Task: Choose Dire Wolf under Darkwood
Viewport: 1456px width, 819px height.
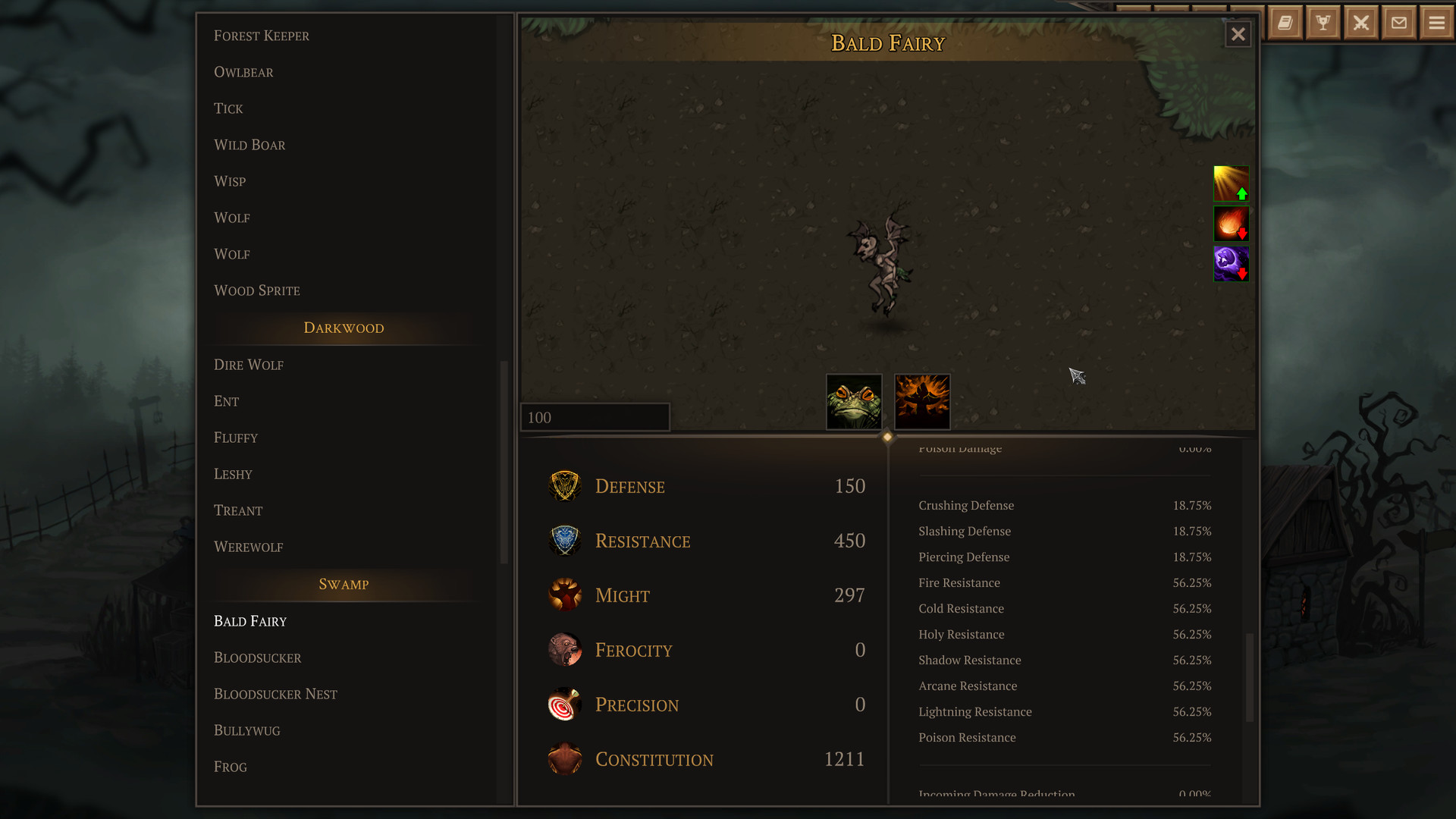Action: coord(249,365)
